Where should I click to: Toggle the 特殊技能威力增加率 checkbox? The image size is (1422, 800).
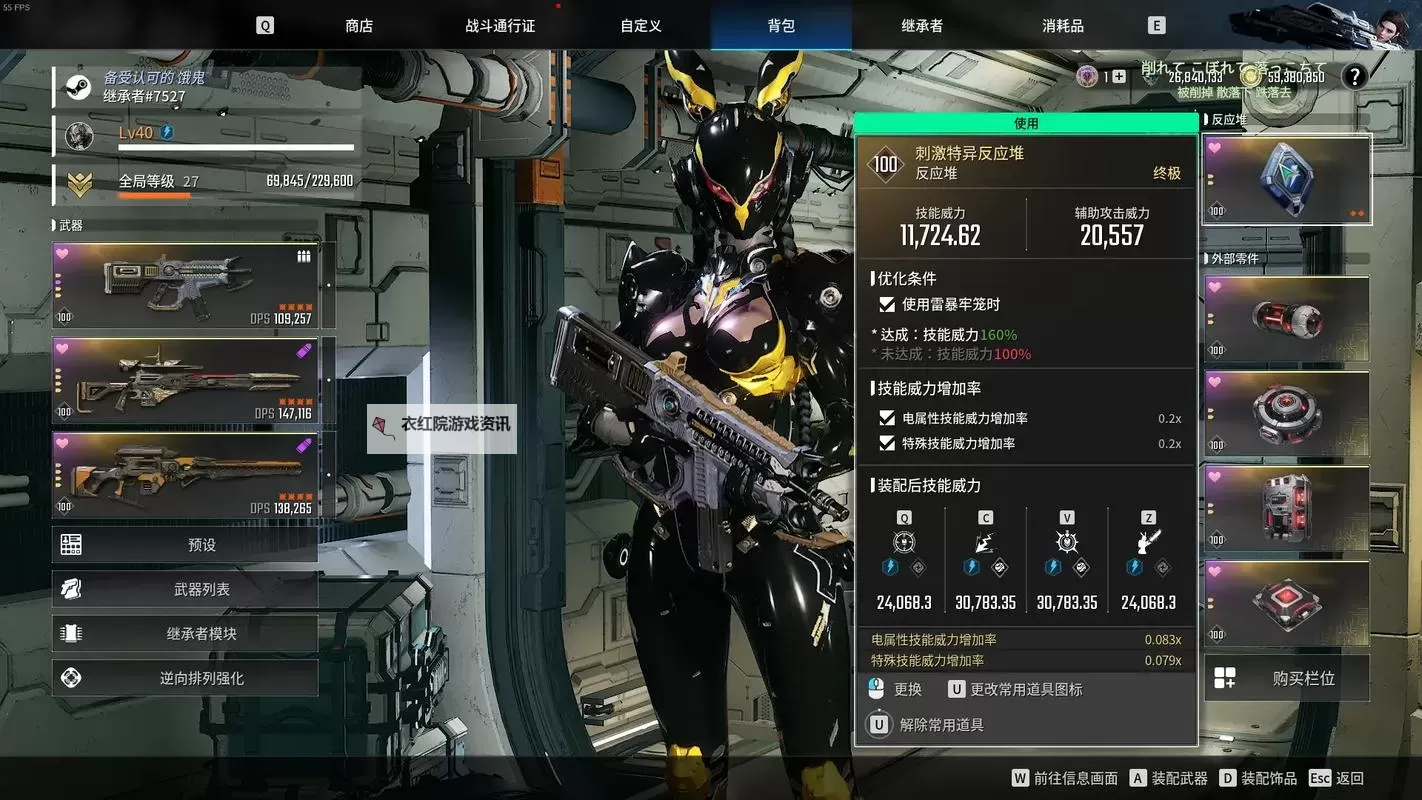coord(886,443)
